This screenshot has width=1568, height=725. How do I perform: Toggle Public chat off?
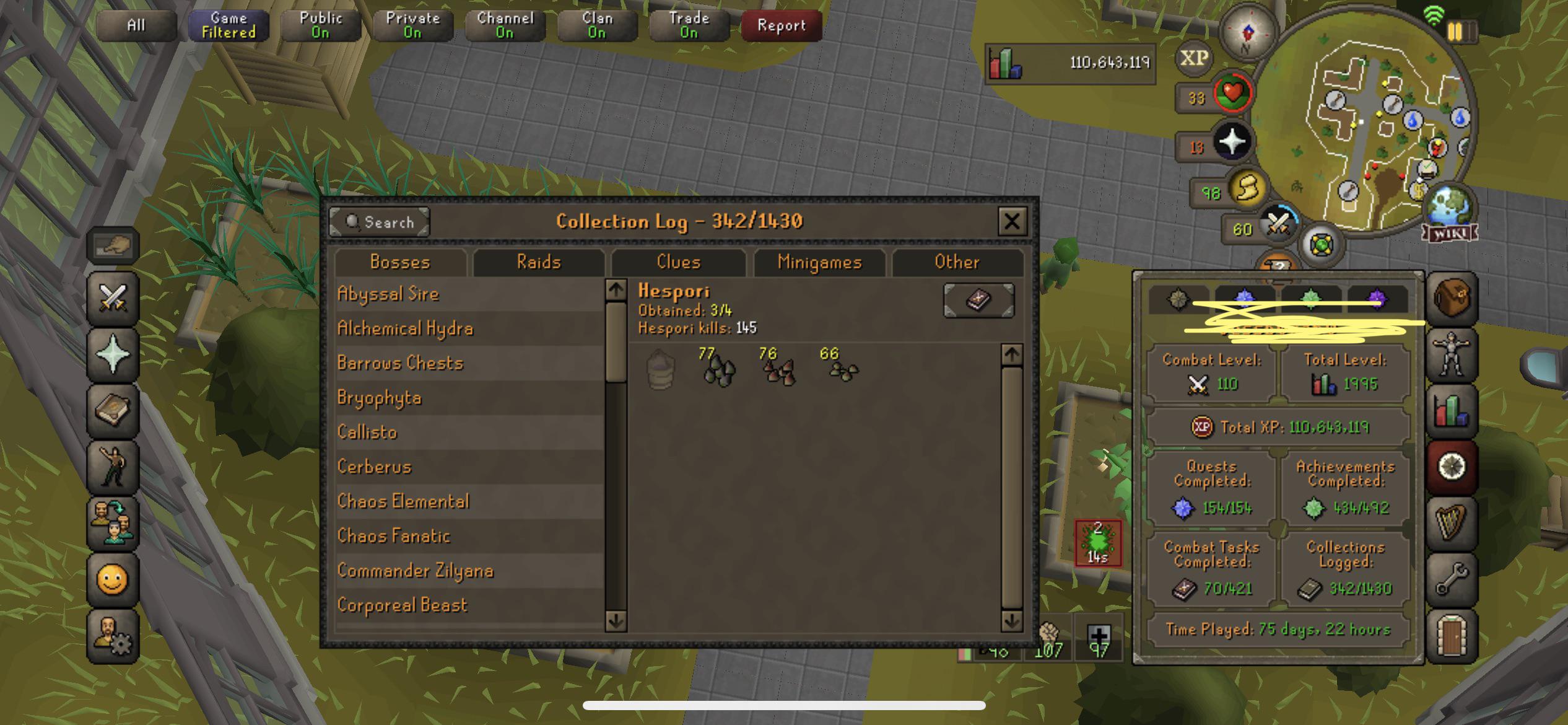[x=320, y=25]
